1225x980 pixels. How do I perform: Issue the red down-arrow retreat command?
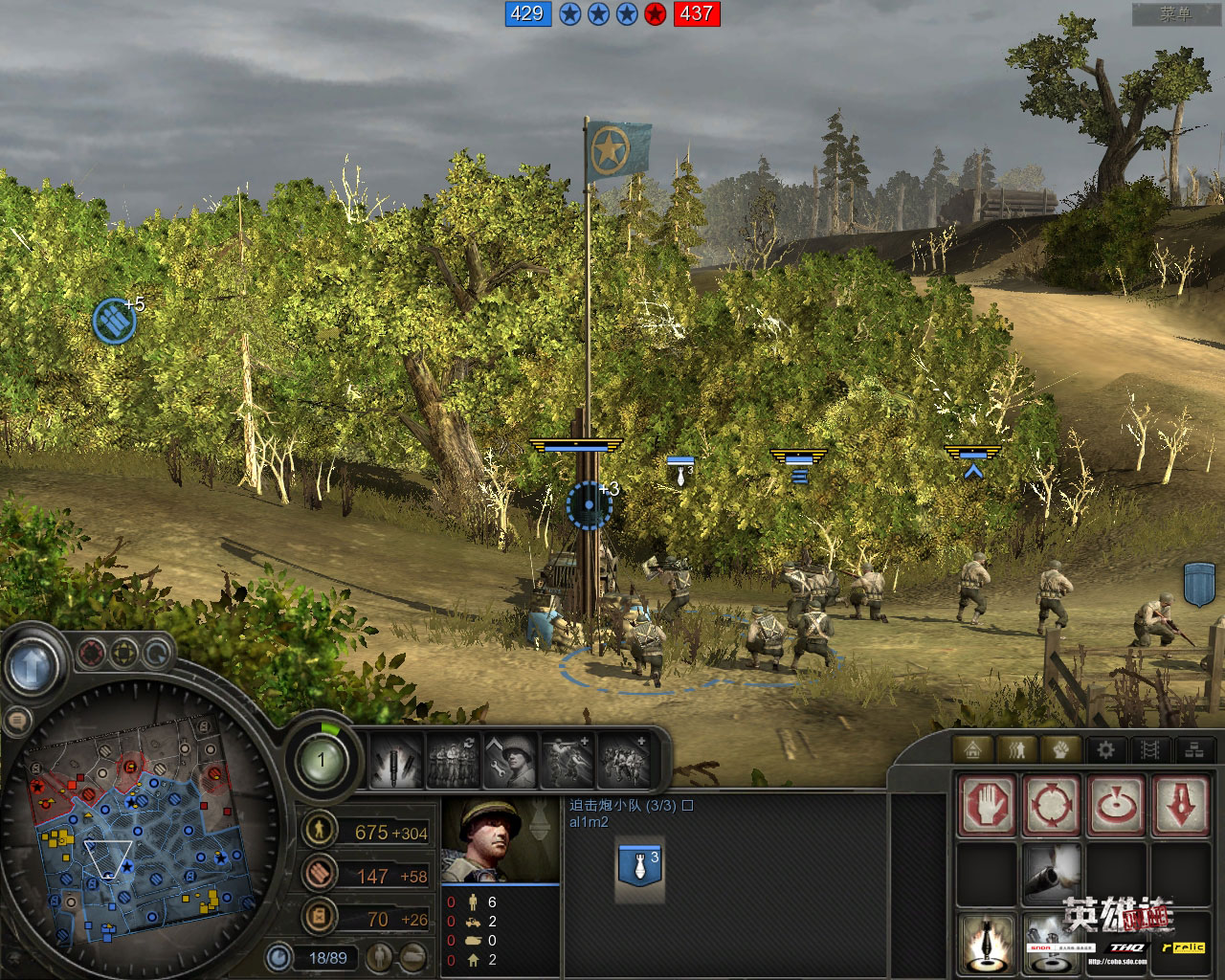click(x=1182, y=805)
